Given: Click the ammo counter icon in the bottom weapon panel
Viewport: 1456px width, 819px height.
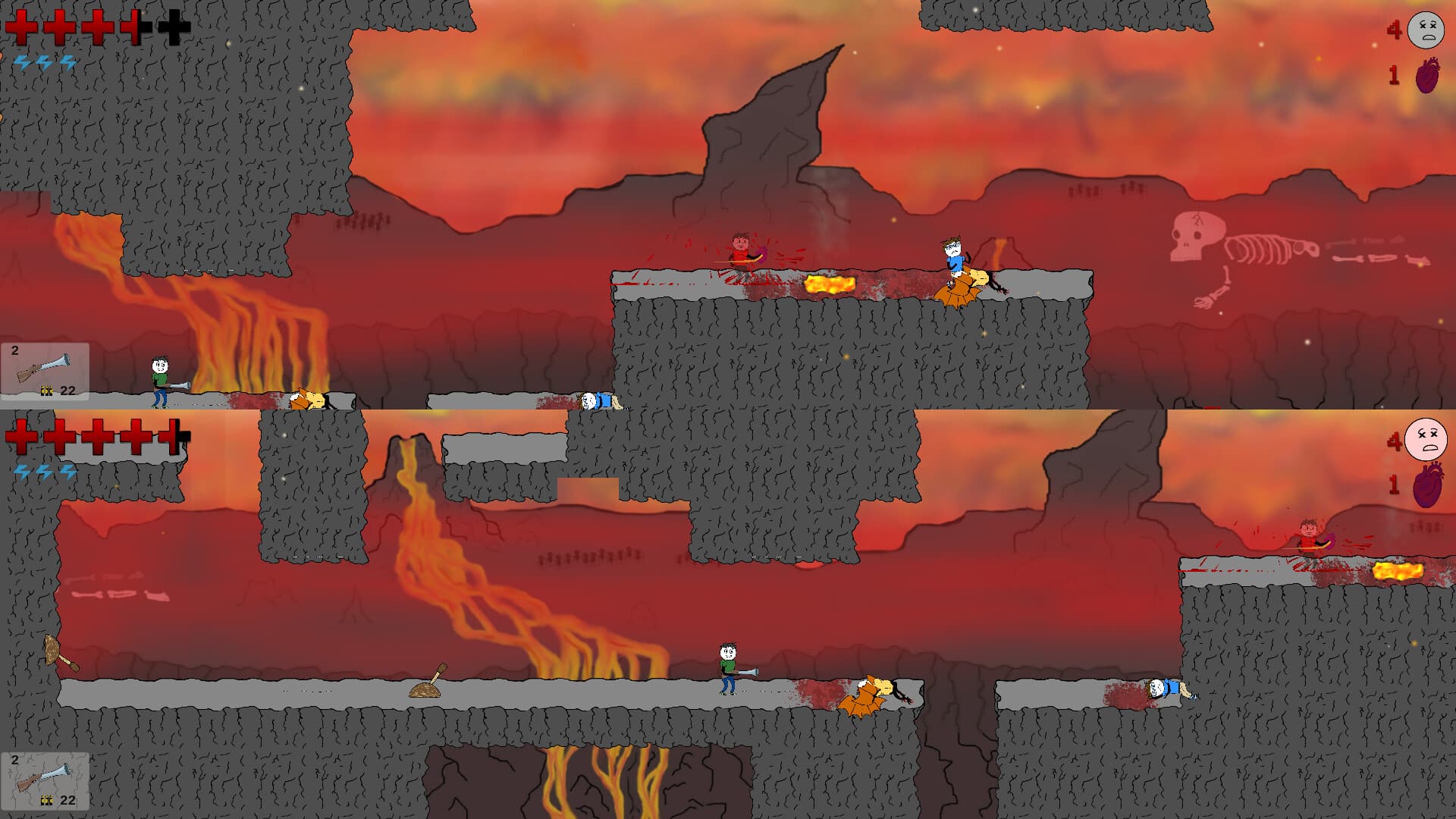Looking at the screenshot, I should [45, 800].
